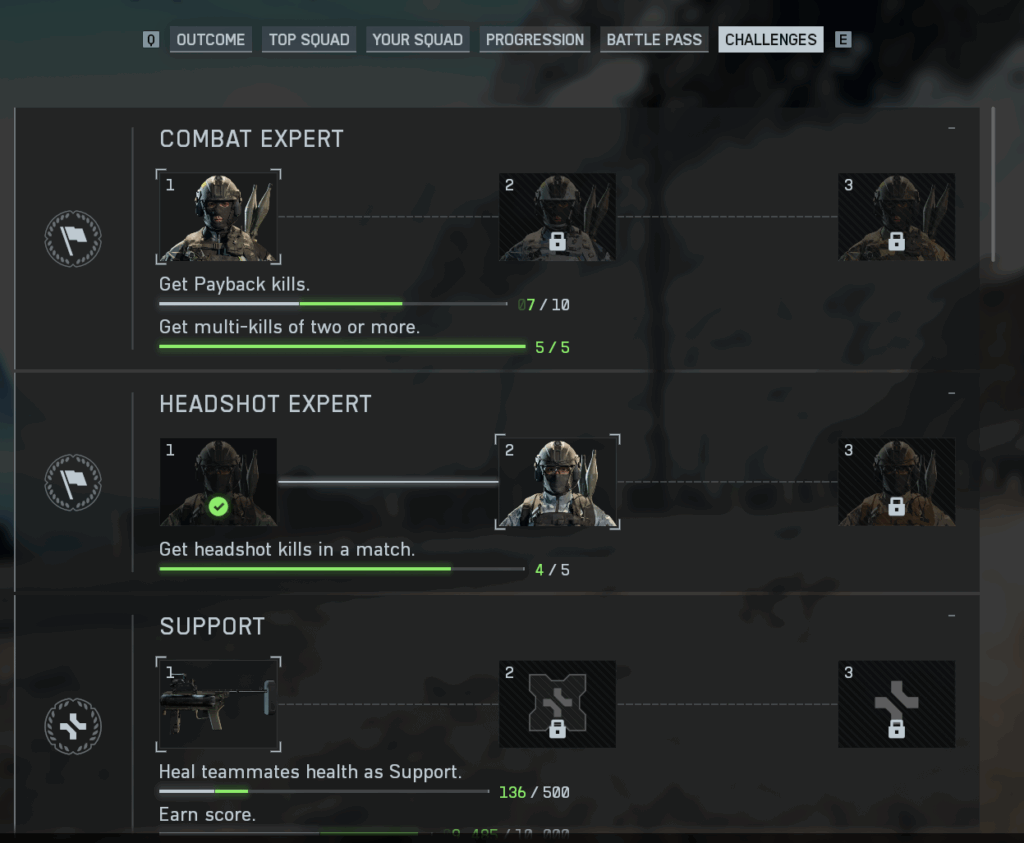
Task: Go to the Progression tab
Action: (534, 40)
